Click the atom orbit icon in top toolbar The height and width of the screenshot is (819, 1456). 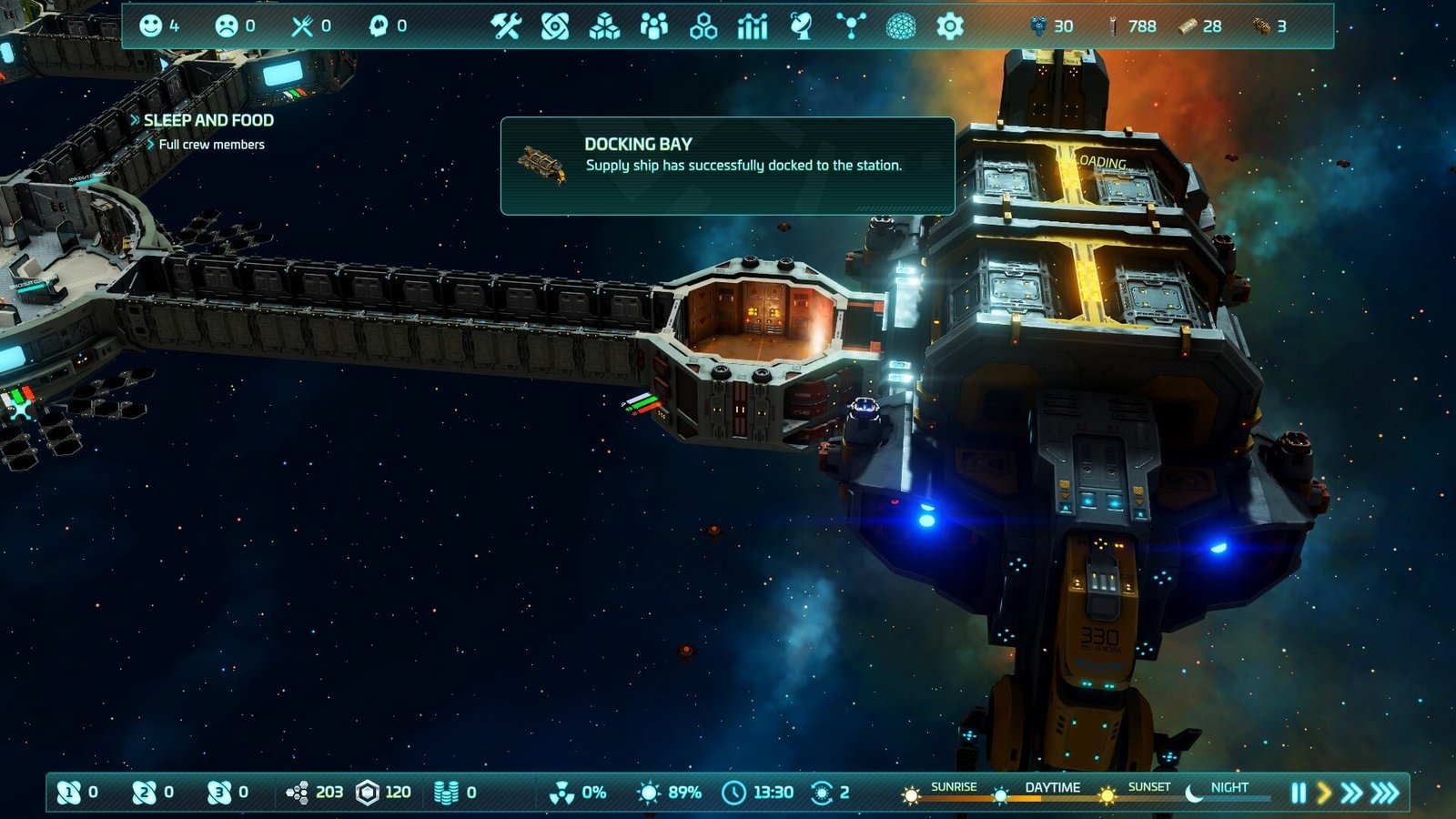[x=555, y=26]
